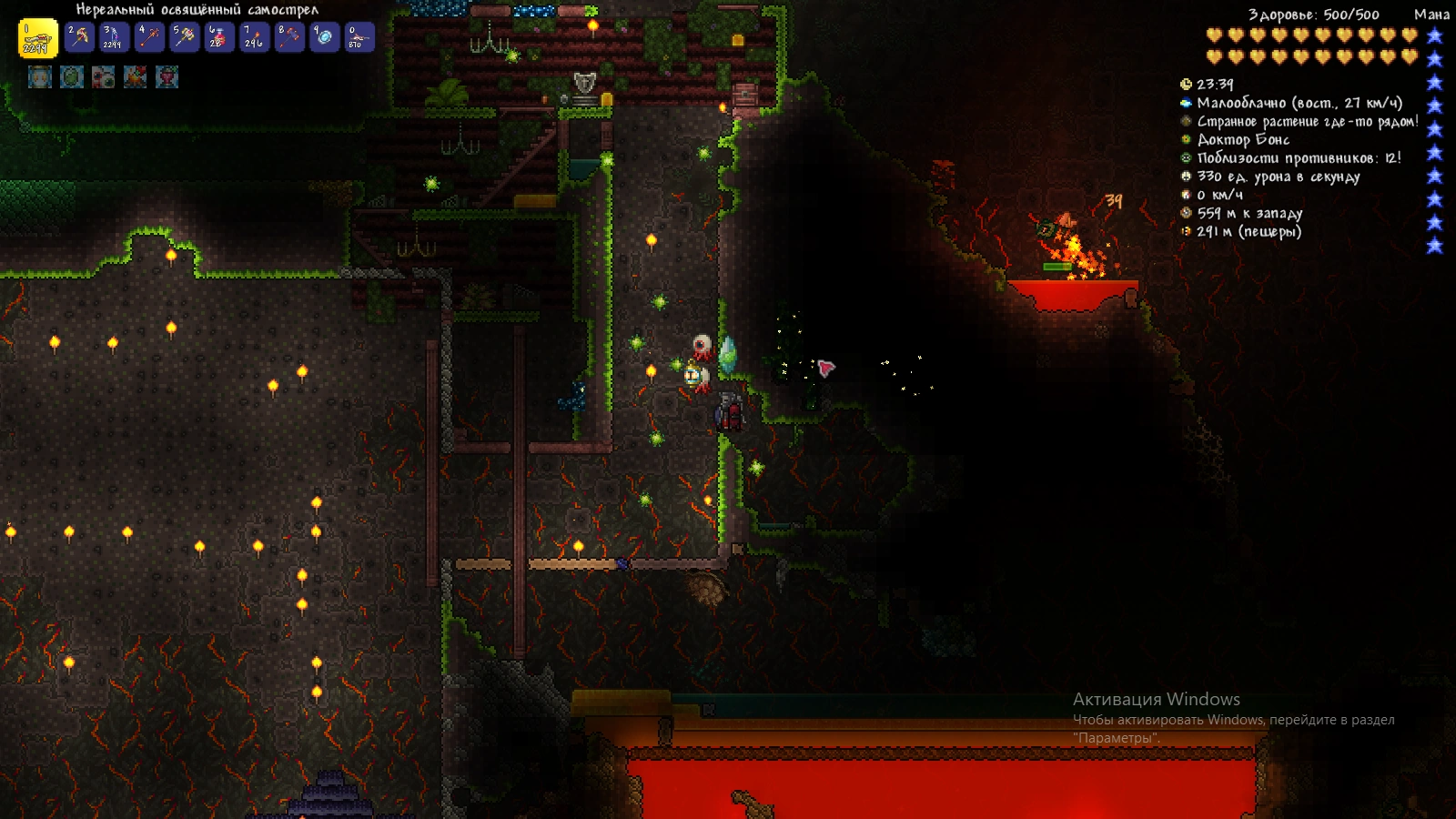Select the golden pickaxe in hotbar slot 2

(x=80, y=38)
